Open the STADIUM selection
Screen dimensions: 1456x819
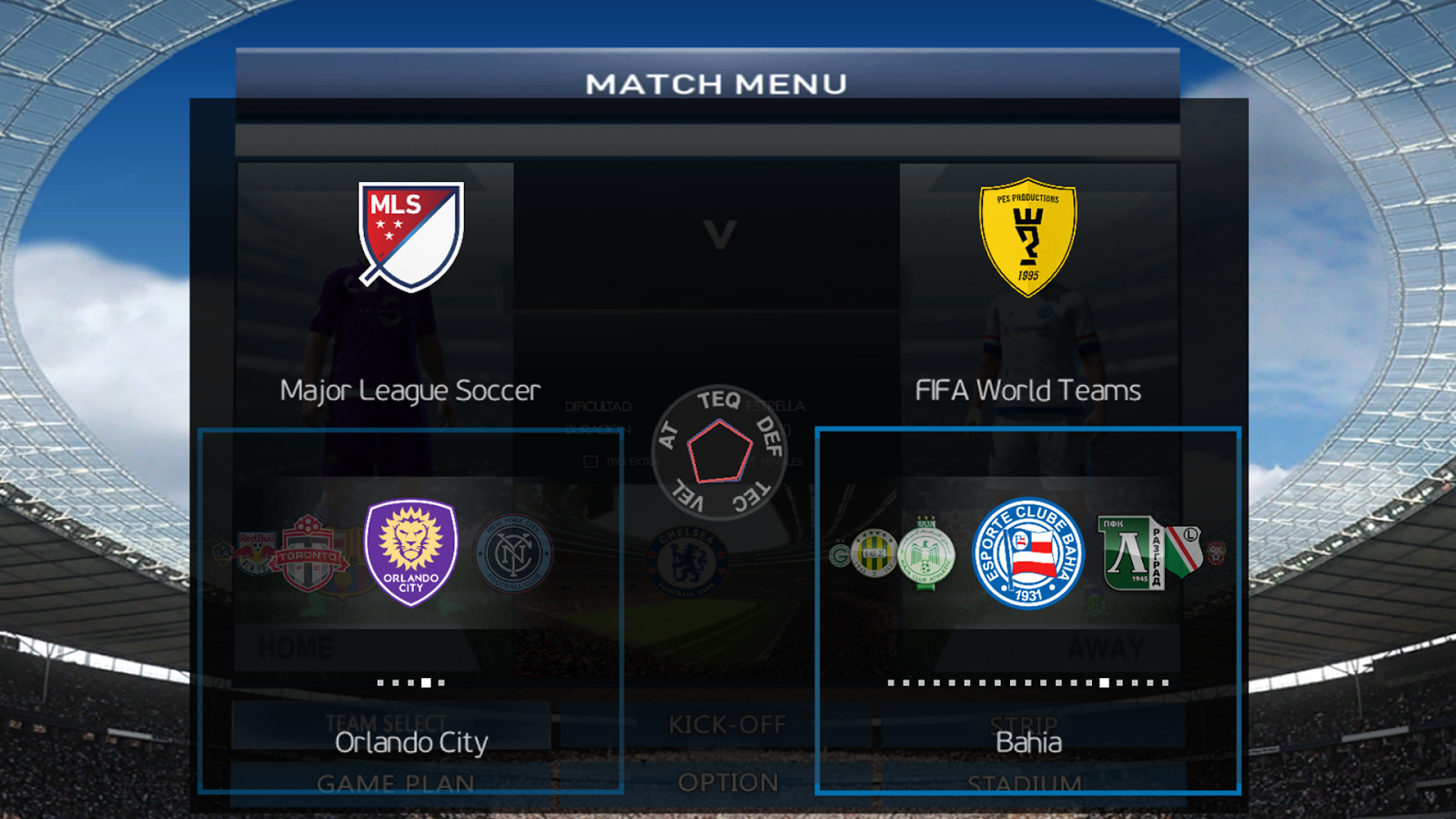(1026, 783)
